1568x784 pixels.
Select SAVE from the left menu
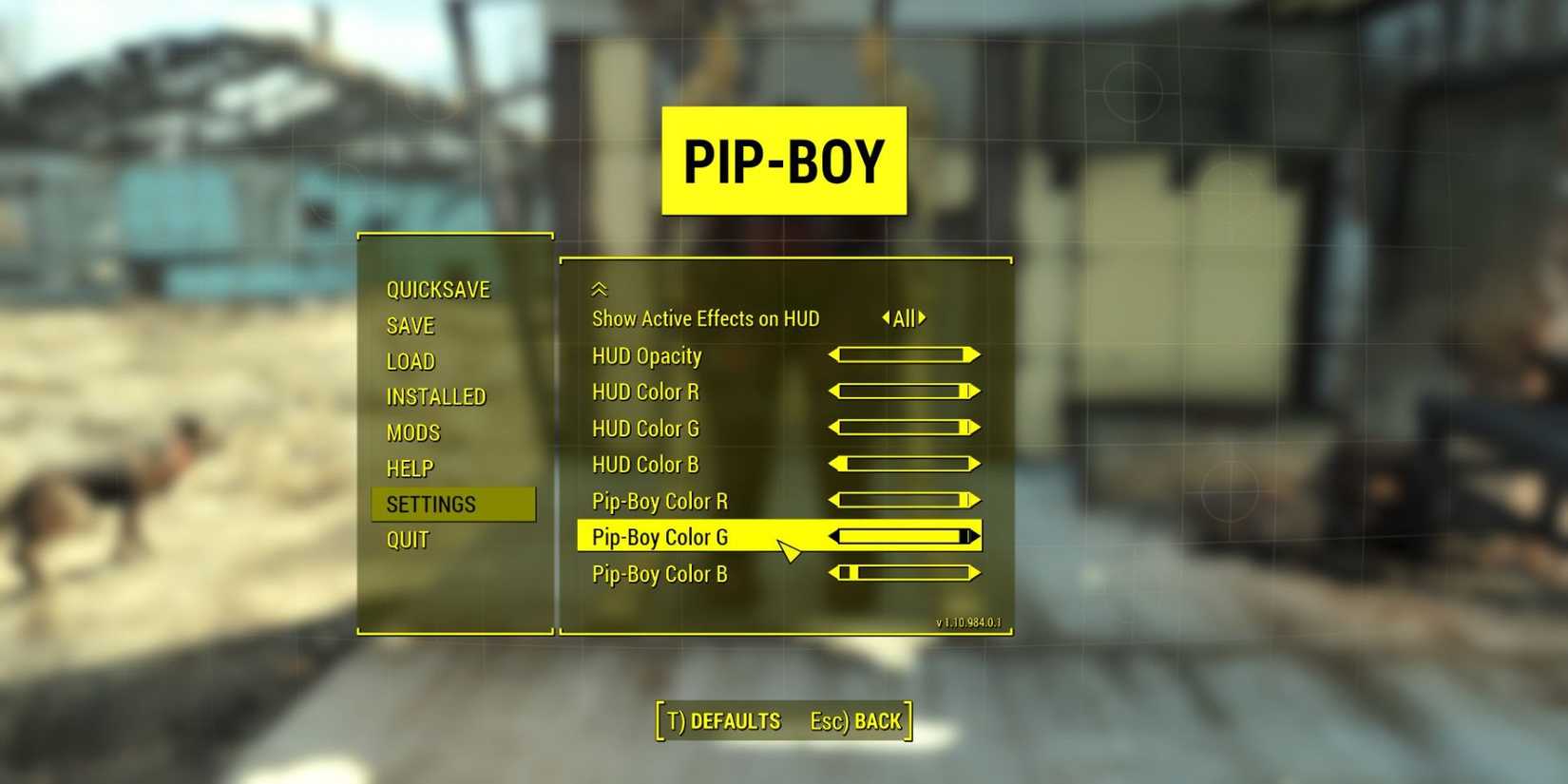tap(411, 325)
